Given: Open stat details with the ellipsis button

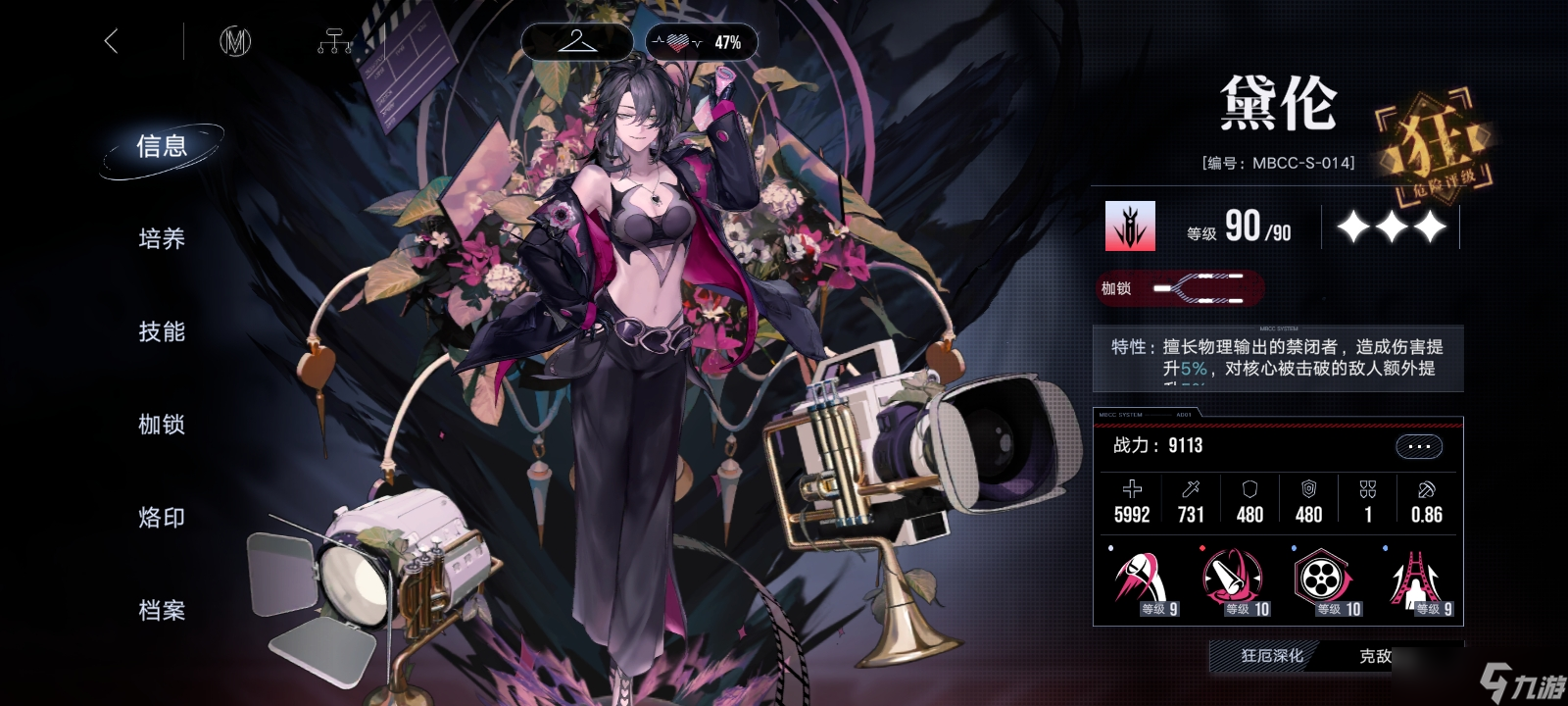Looking at the screenshot, I should (1418, 446).
